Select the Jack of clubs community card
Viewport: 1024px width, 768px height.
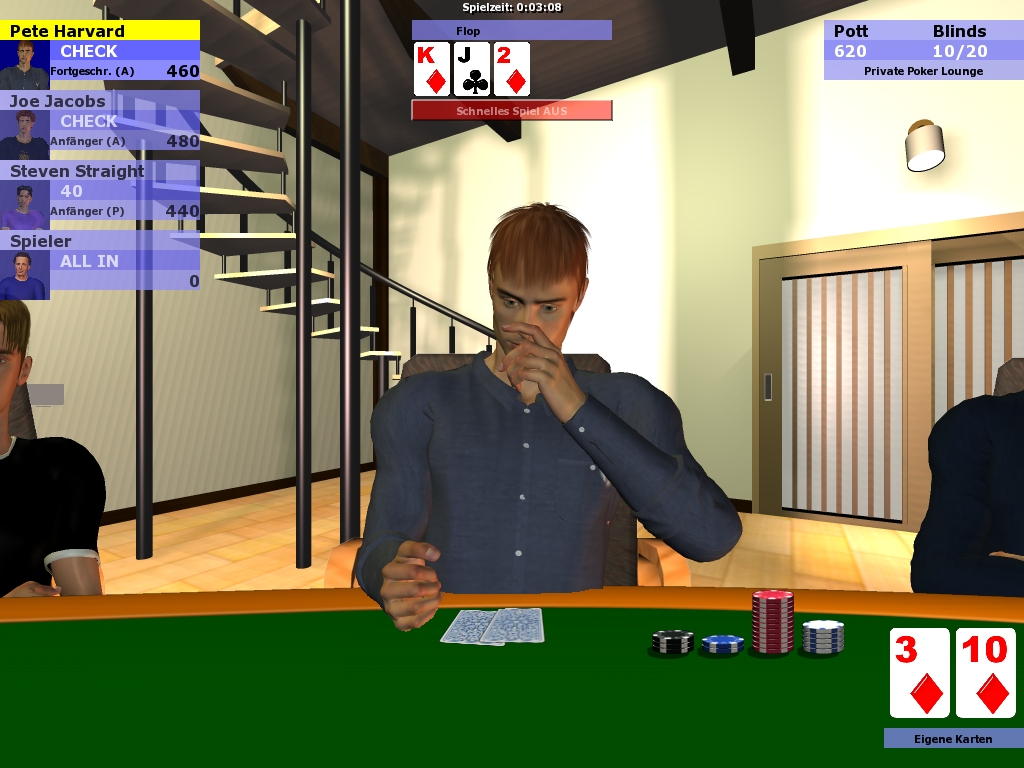(472, 69)
